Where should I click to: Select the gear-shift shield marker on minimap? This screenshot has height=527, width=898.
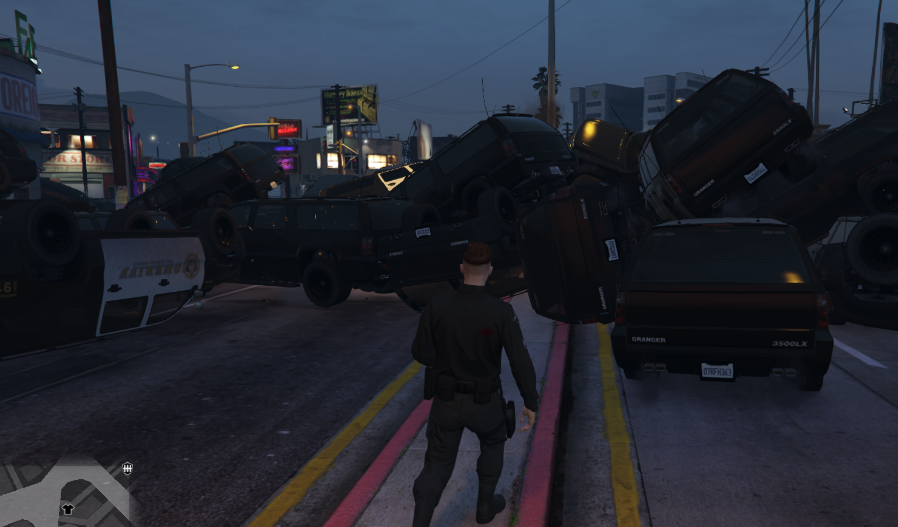coord(127,468)
